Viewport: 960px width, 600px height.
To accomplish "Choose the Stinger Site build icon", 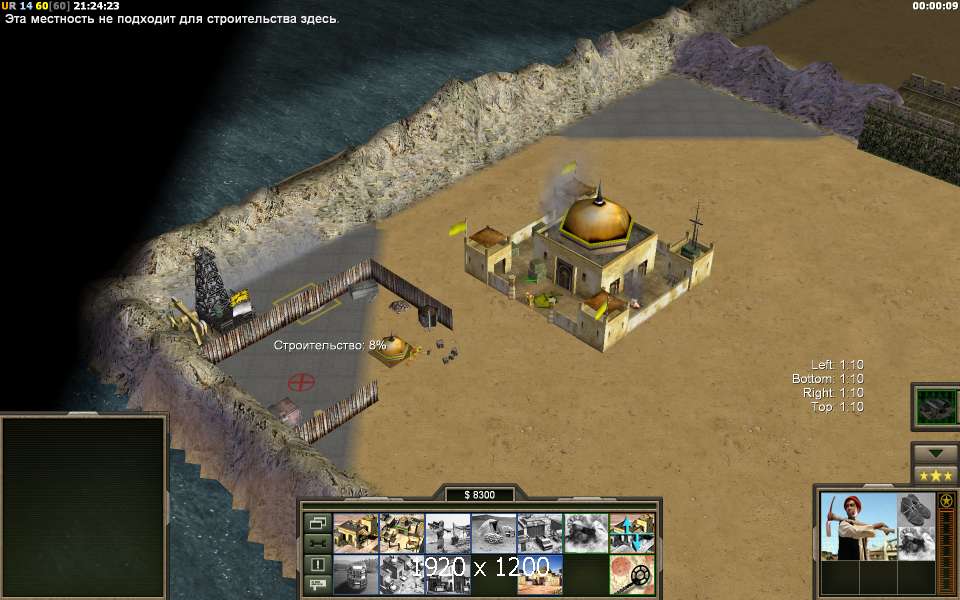I will click(x=448, y=533).
